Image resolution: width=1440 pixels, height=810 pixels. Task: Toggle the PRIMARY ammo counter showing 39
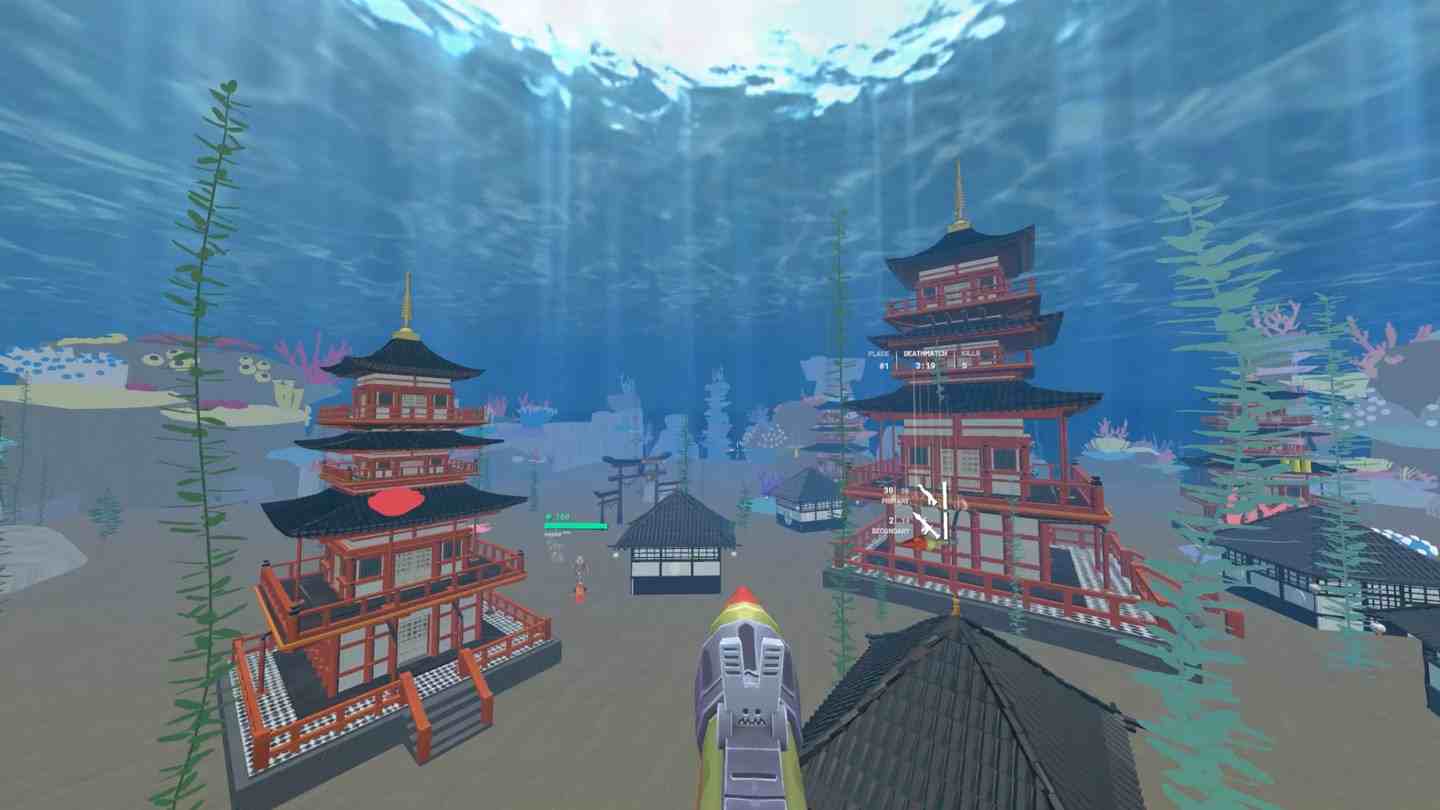coord(888,489)
